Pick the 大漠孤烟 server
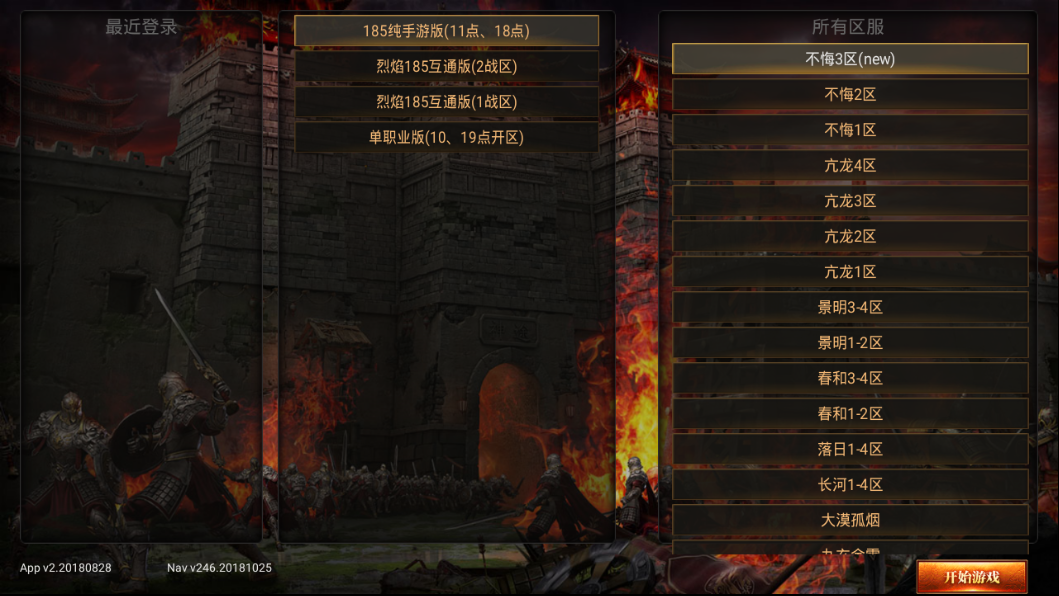The width and height of the screenshot is (1059, 596). tap(850, 520)
